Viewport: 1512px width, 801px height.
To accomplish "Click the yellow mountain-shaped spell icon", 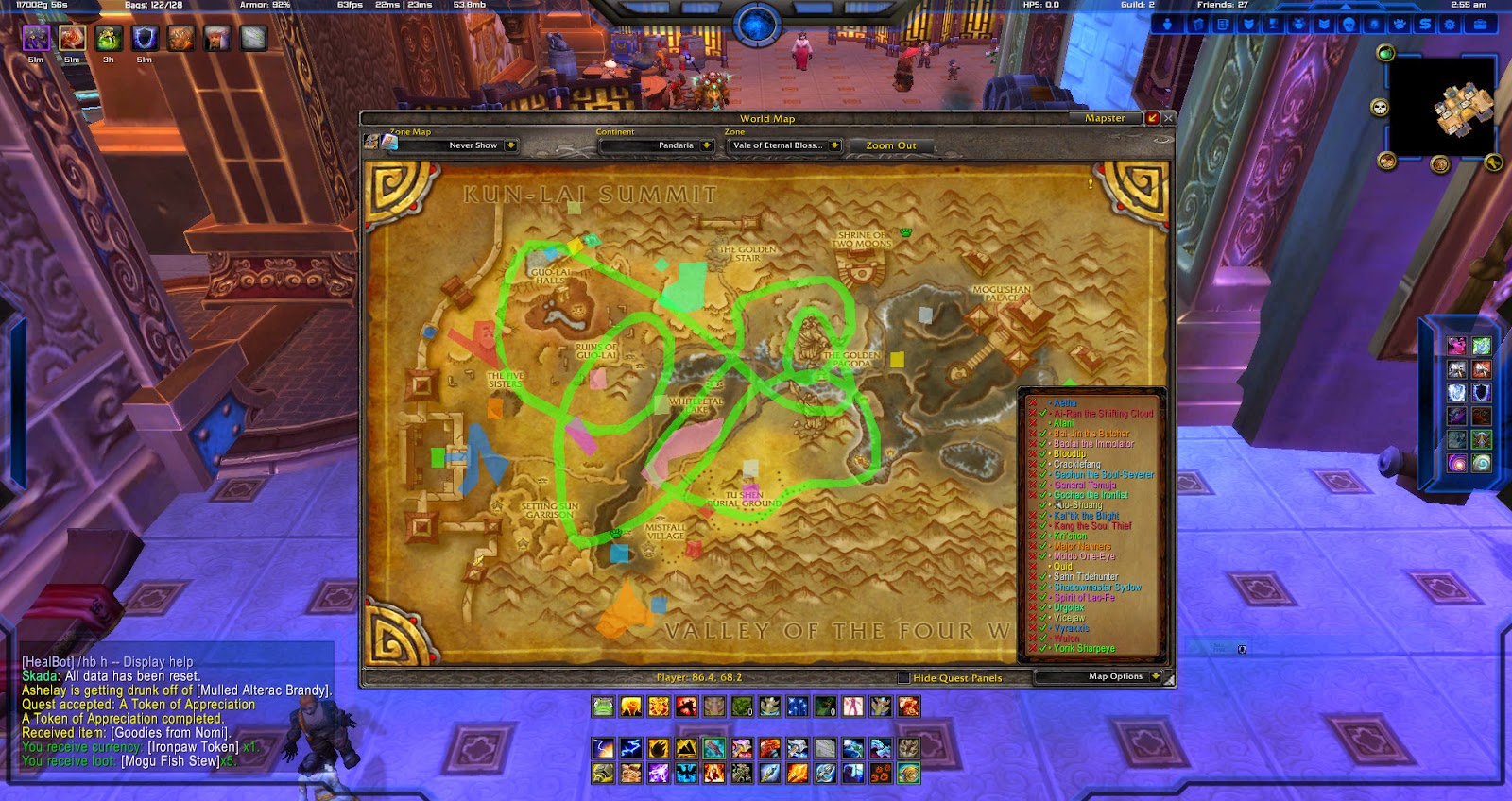I will pyautogui.click(x=686, y=748).
